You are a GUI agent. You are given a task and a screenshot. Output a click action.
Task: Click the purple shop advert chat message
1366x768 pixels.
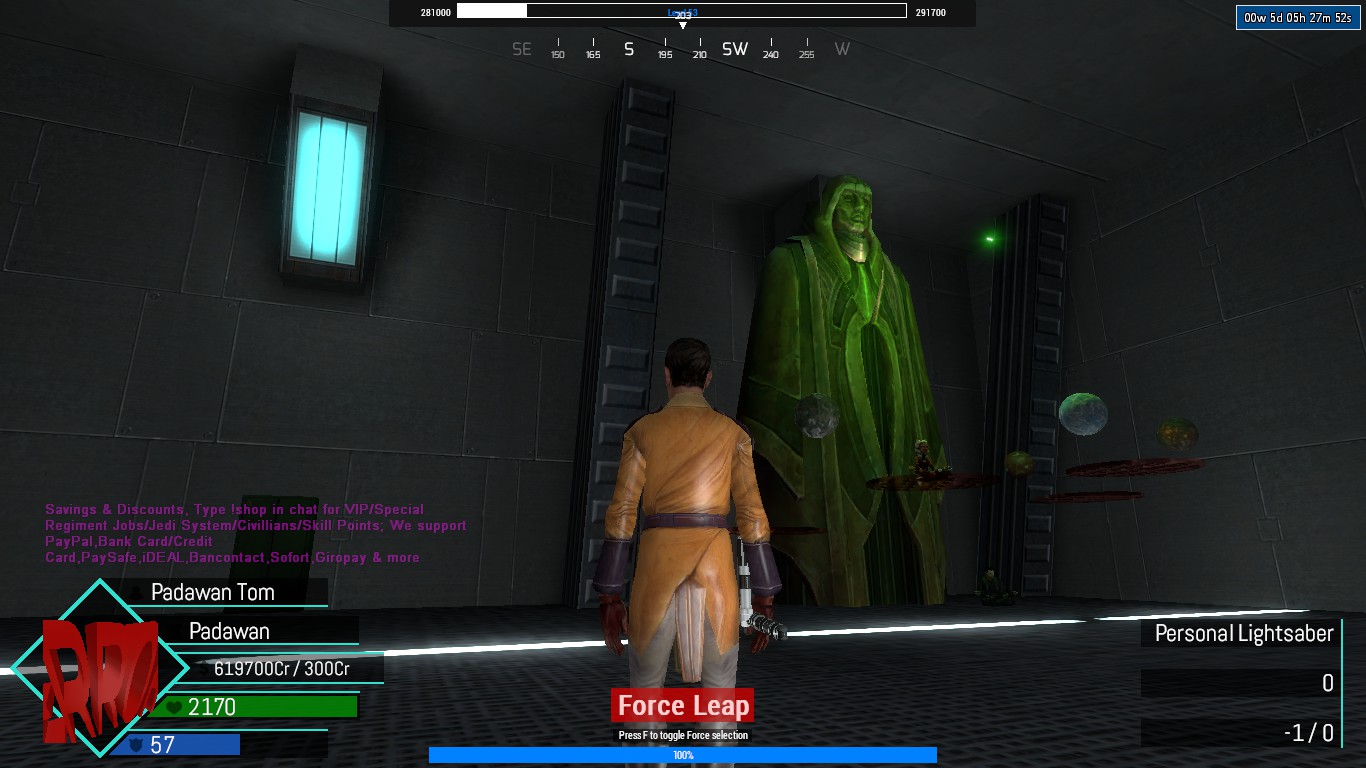pyautogui.click(x=255, y=533)
